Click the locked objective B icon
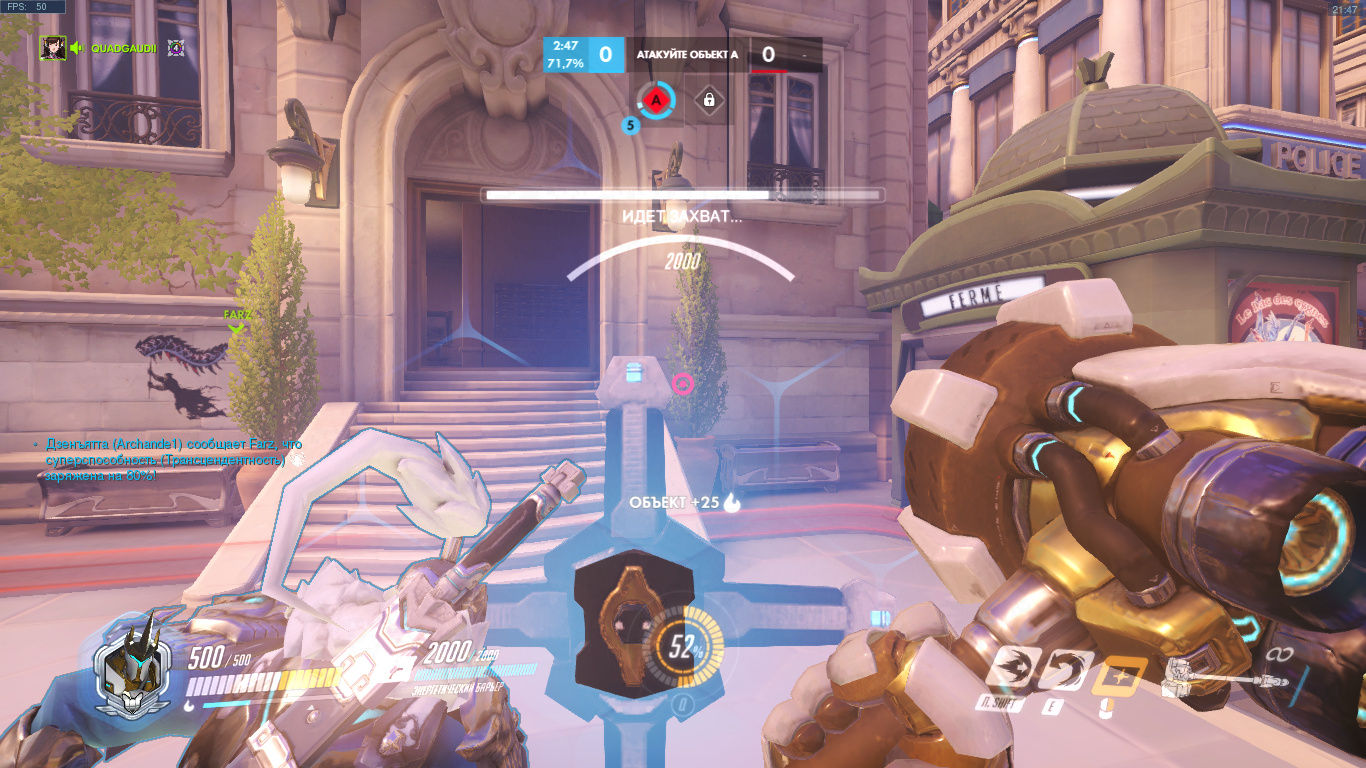 tap(709, 100)
